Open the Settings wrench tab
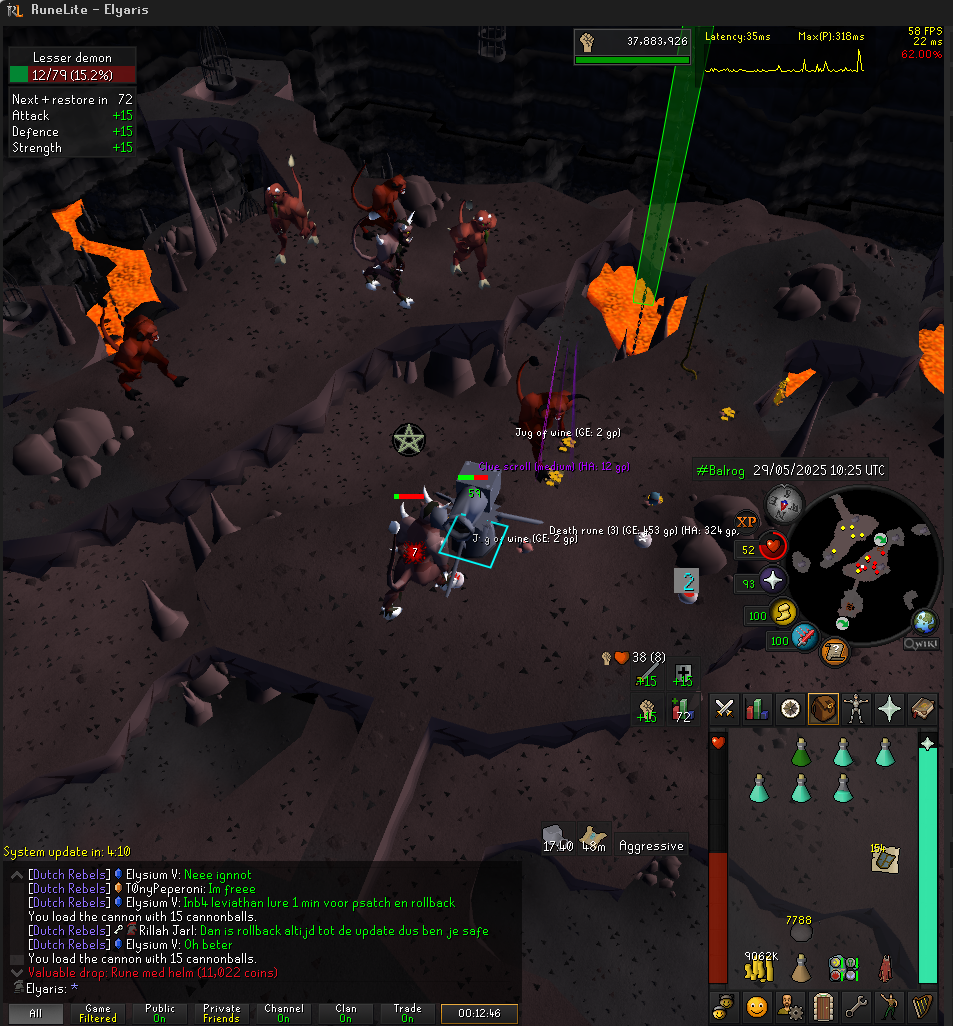Viewport: 953px width, 1026px height. (856, 1004)
